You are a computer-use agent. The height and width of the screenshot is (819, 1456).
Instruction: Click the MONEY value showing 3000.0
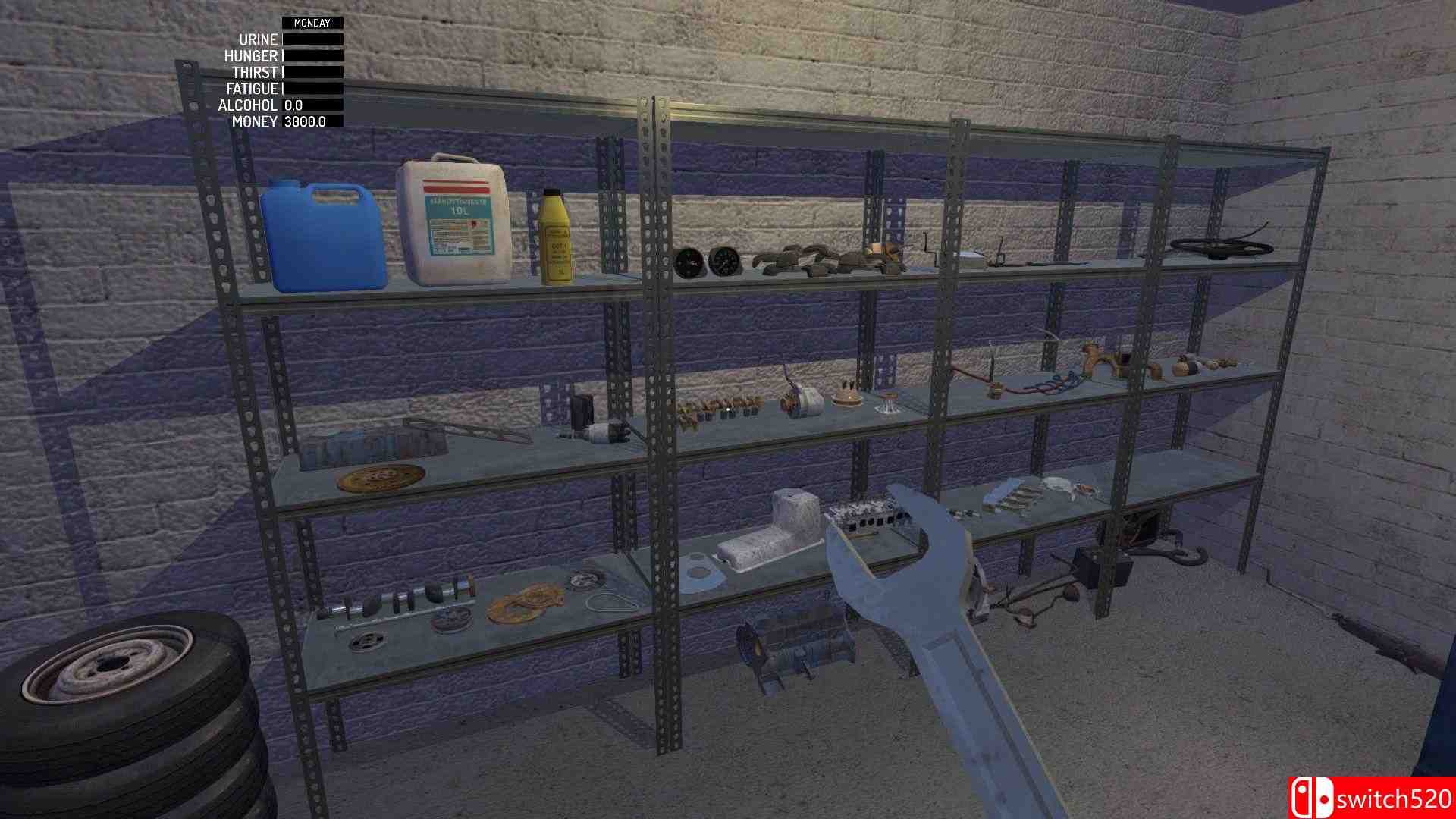pos(306,122)
